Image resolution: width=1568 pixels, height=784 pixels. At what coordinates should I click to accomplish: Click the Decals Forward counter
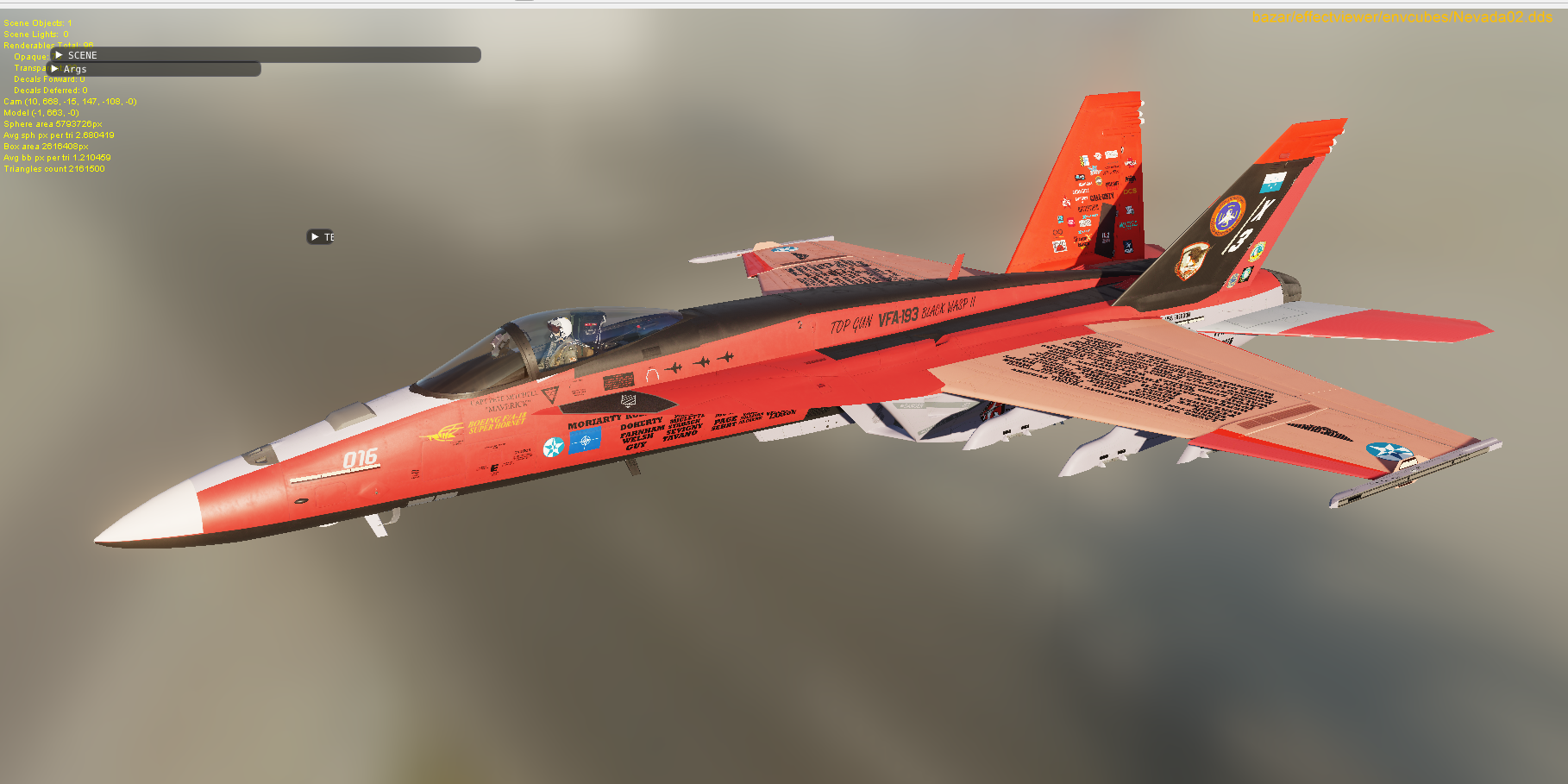(49, 78)
